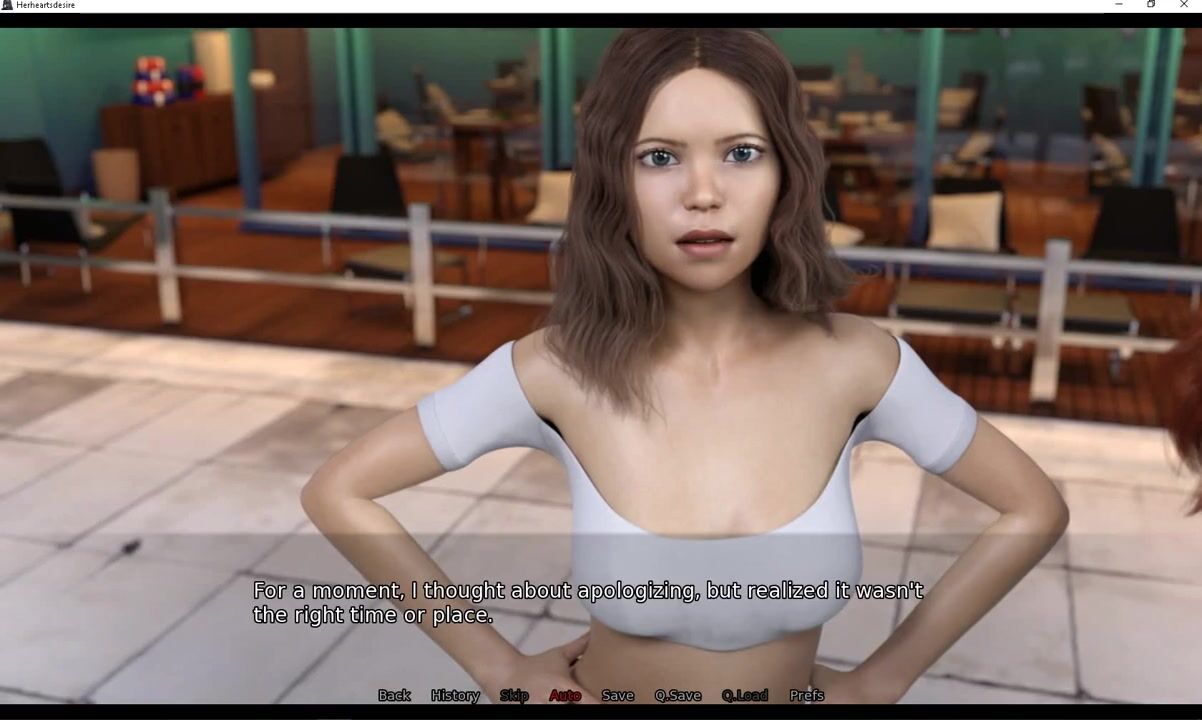Open the Save menu
Screen dimensions: 1202x720
(x=617, y=695)
